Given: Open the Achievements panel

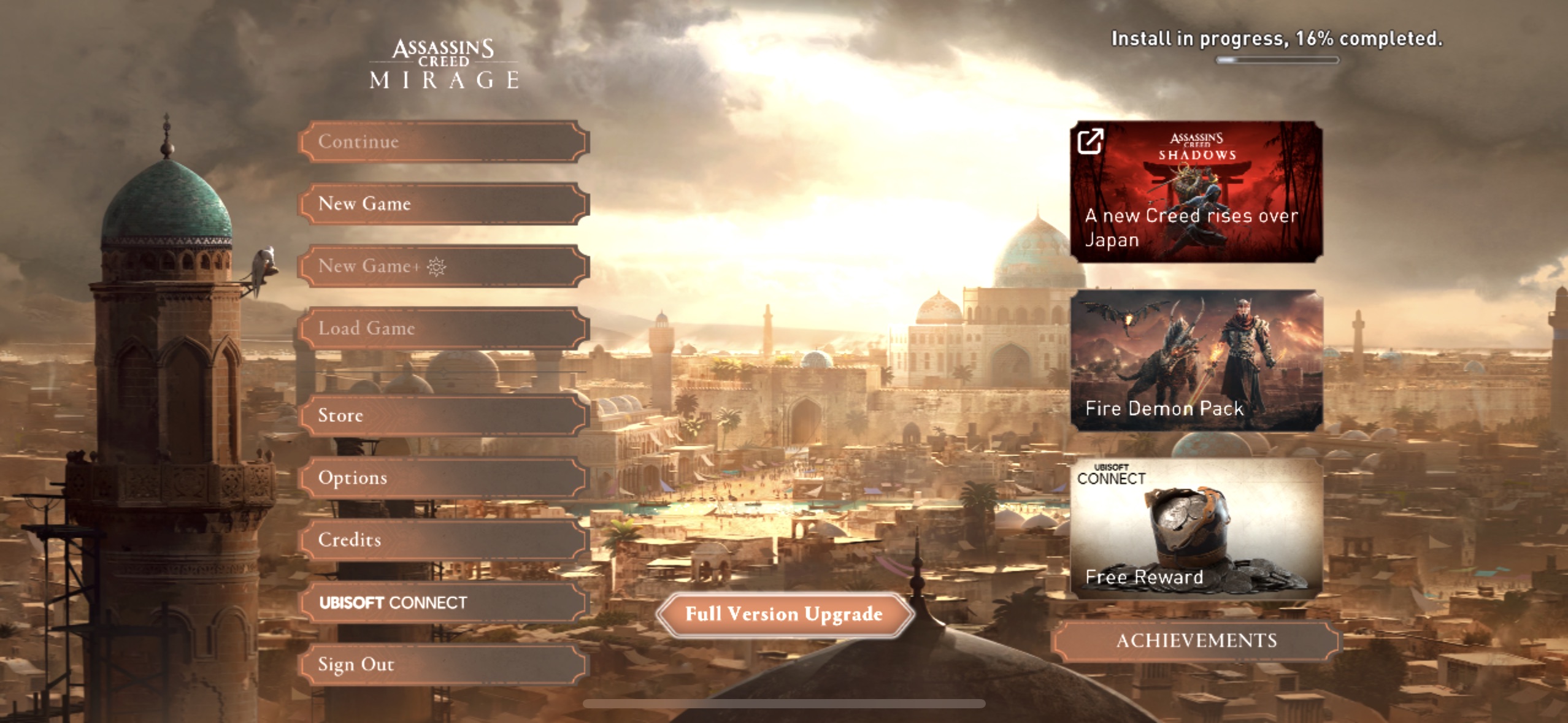Looking at the screenshot, I should pyautogui.click(x=1196, y=641).
